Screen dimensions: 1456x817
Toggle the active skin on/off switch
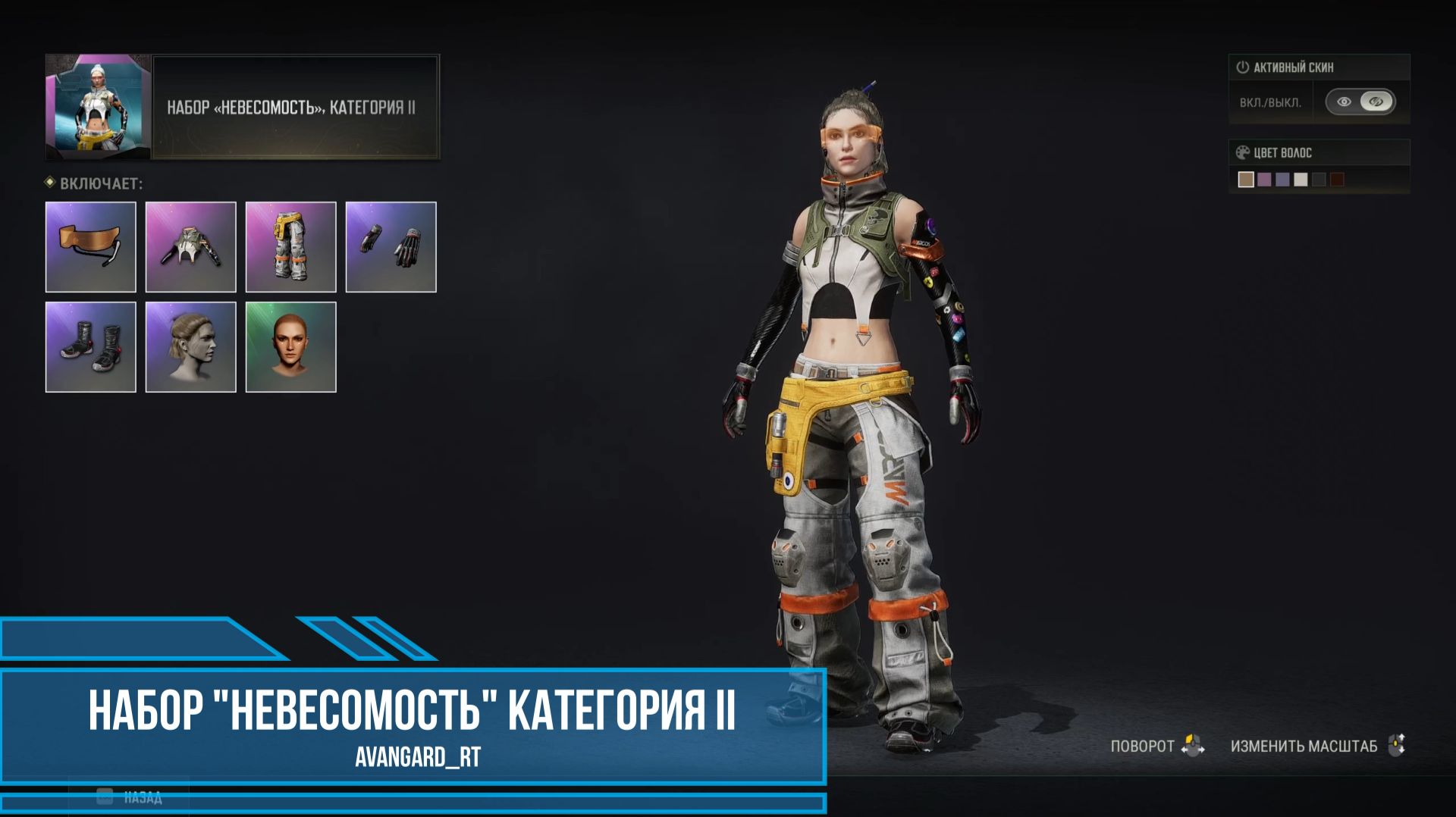1360,102
